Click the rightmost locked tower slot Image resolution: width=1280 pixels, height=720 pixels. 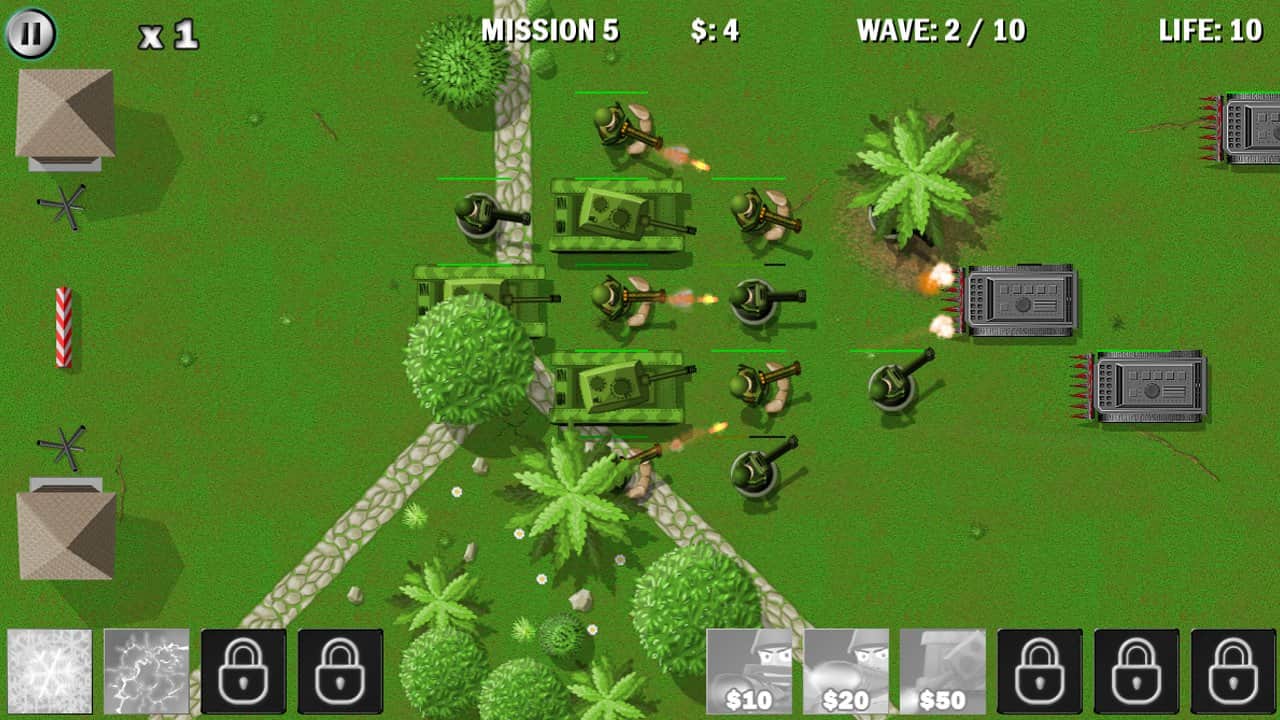[x=1230, y=670]
